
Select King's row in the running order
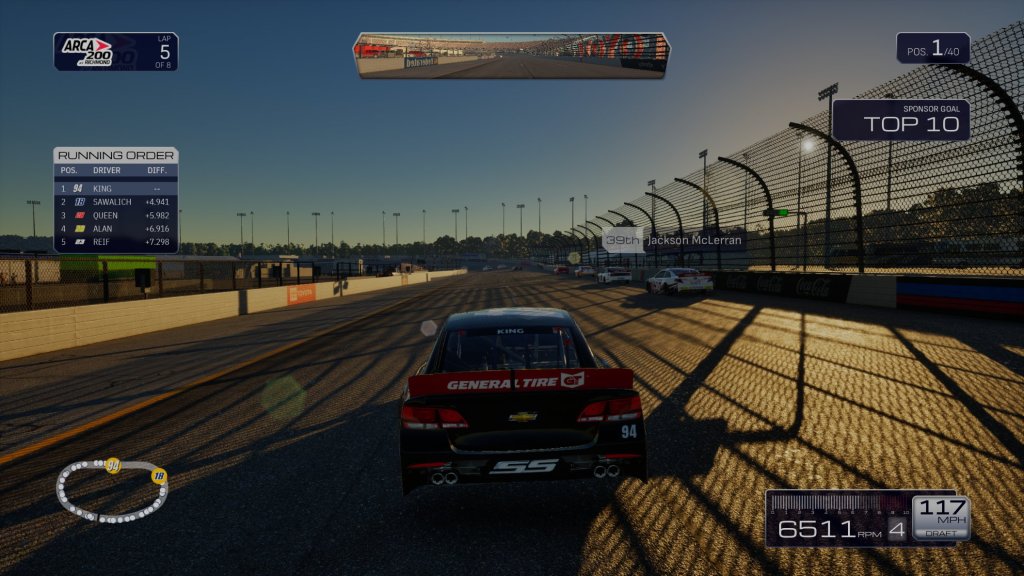(116, 188)
